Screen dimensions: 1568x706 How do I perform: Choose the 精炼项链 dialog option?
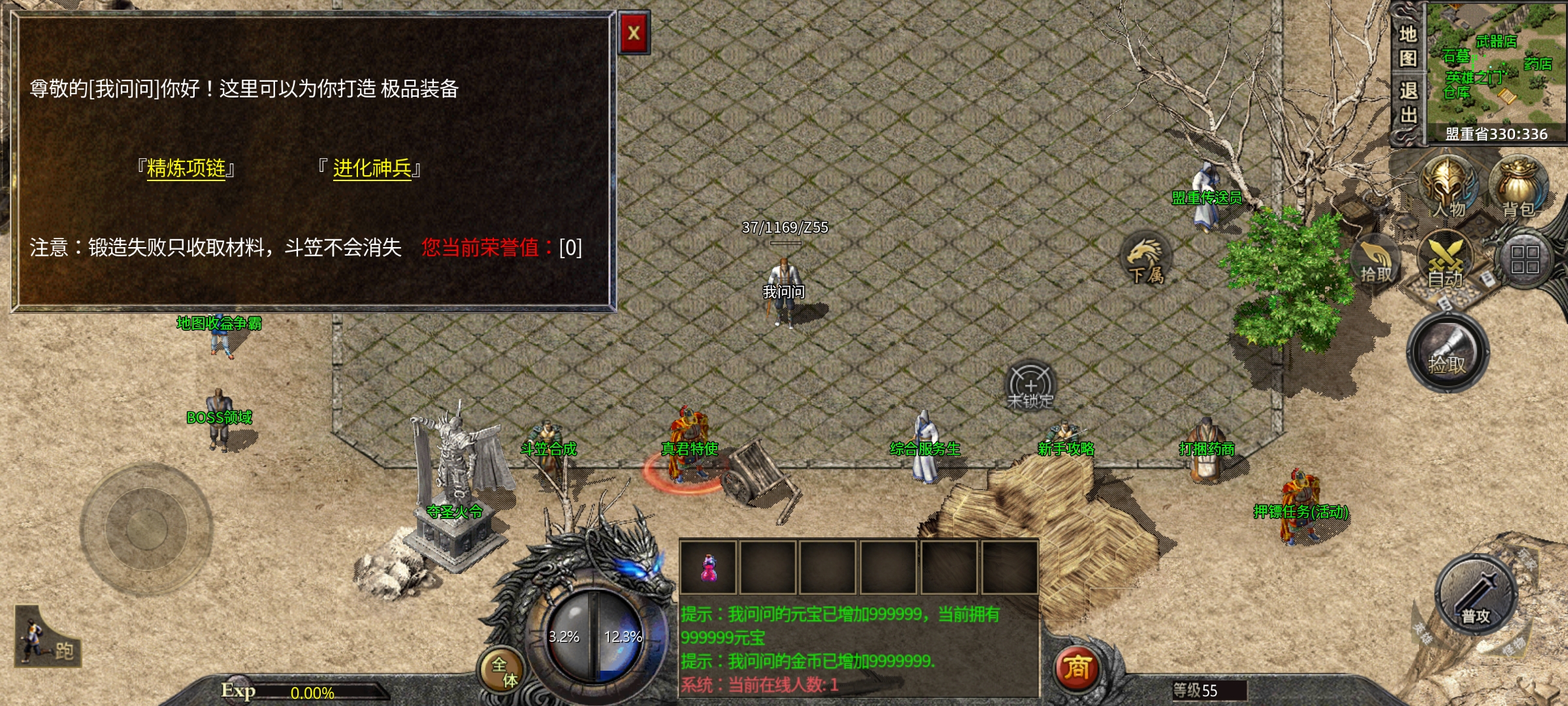click(186, 168)
